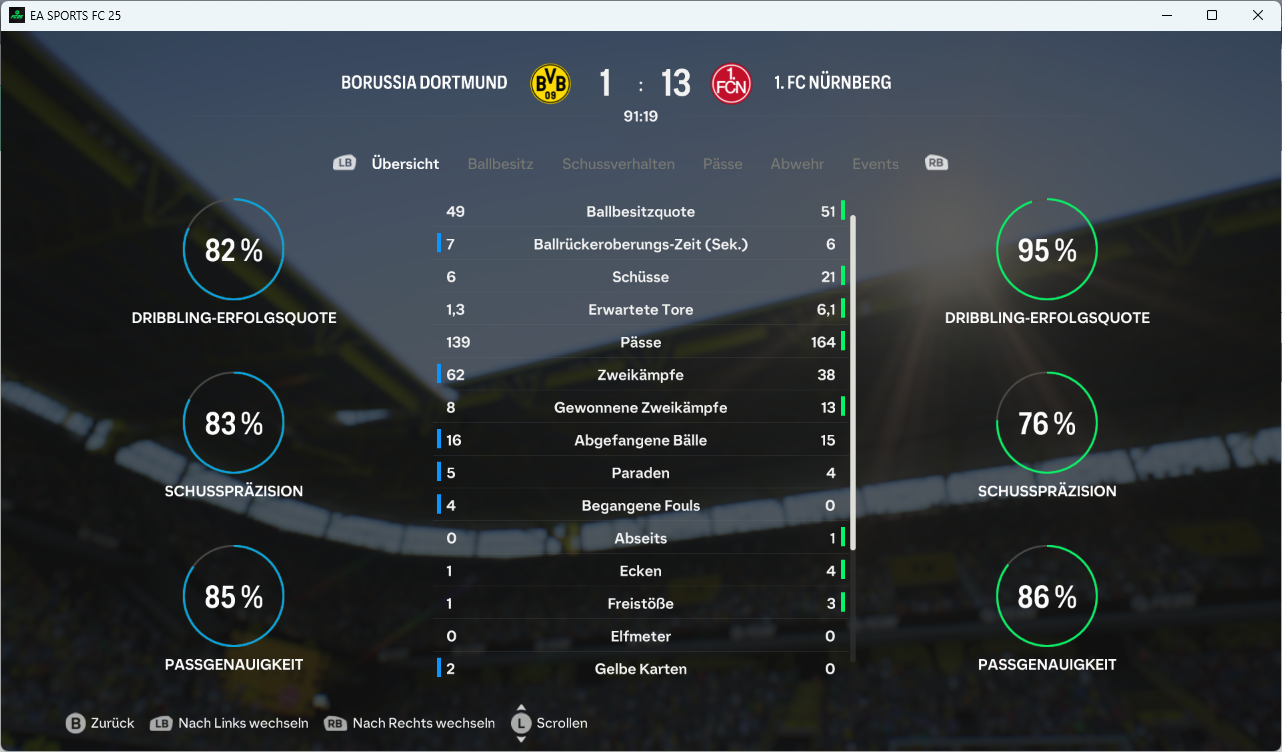Open the Schussverhalten tab
Image resolution: width=1282 pixels, height=752 pixels.
pos(618,164)
